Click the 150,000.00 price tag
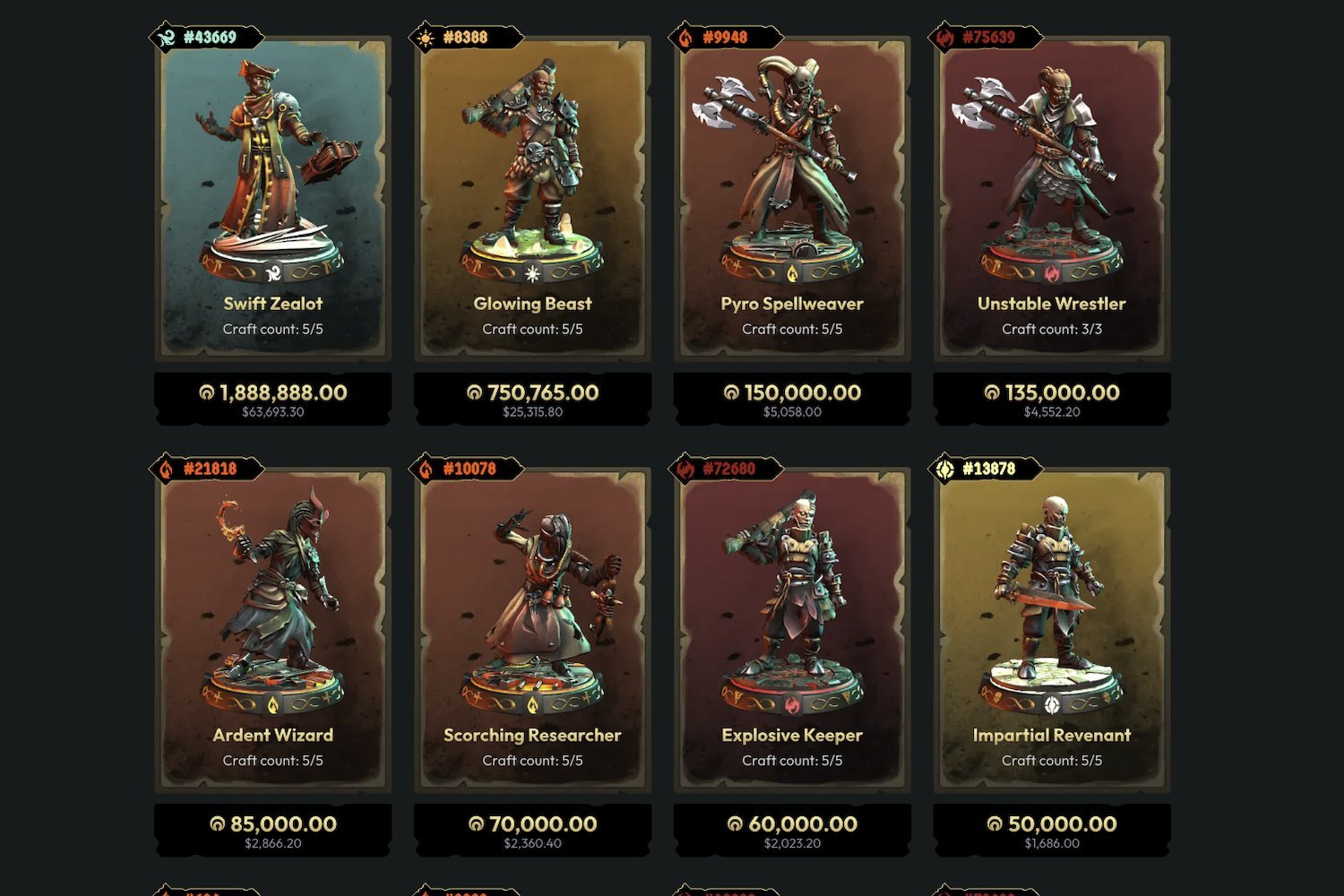Viewport: 1344px width, 896px height. point(792,399)
